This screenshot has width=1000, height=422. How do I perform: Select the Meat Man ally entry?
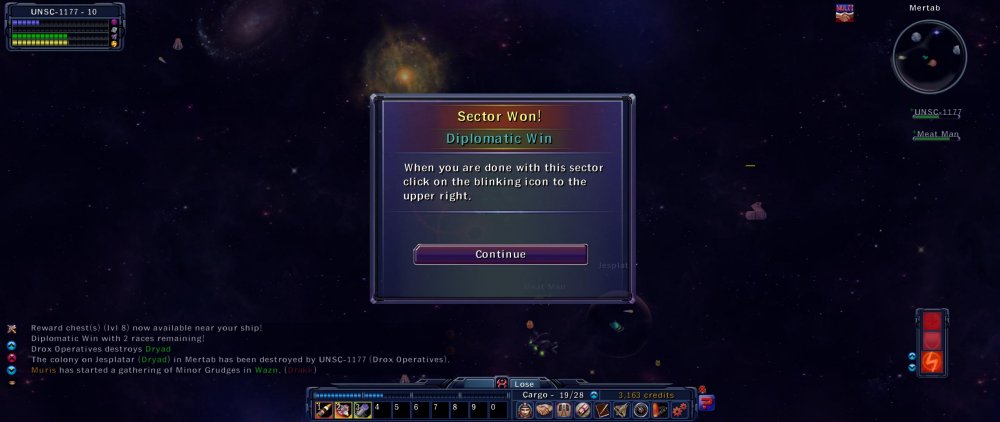(937, 134)
